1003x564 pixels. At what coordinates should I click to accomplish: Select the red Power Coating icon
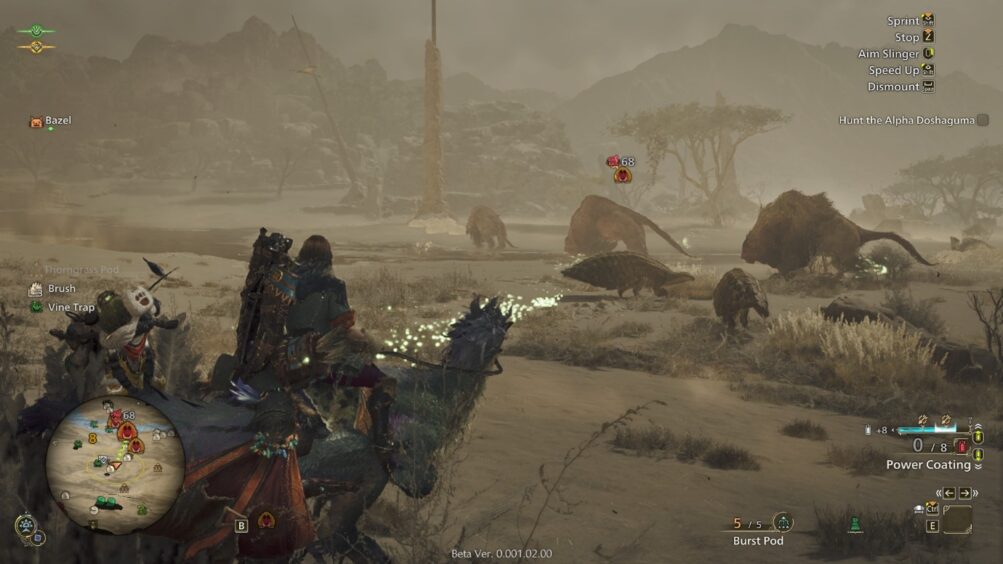pos(962,446)
